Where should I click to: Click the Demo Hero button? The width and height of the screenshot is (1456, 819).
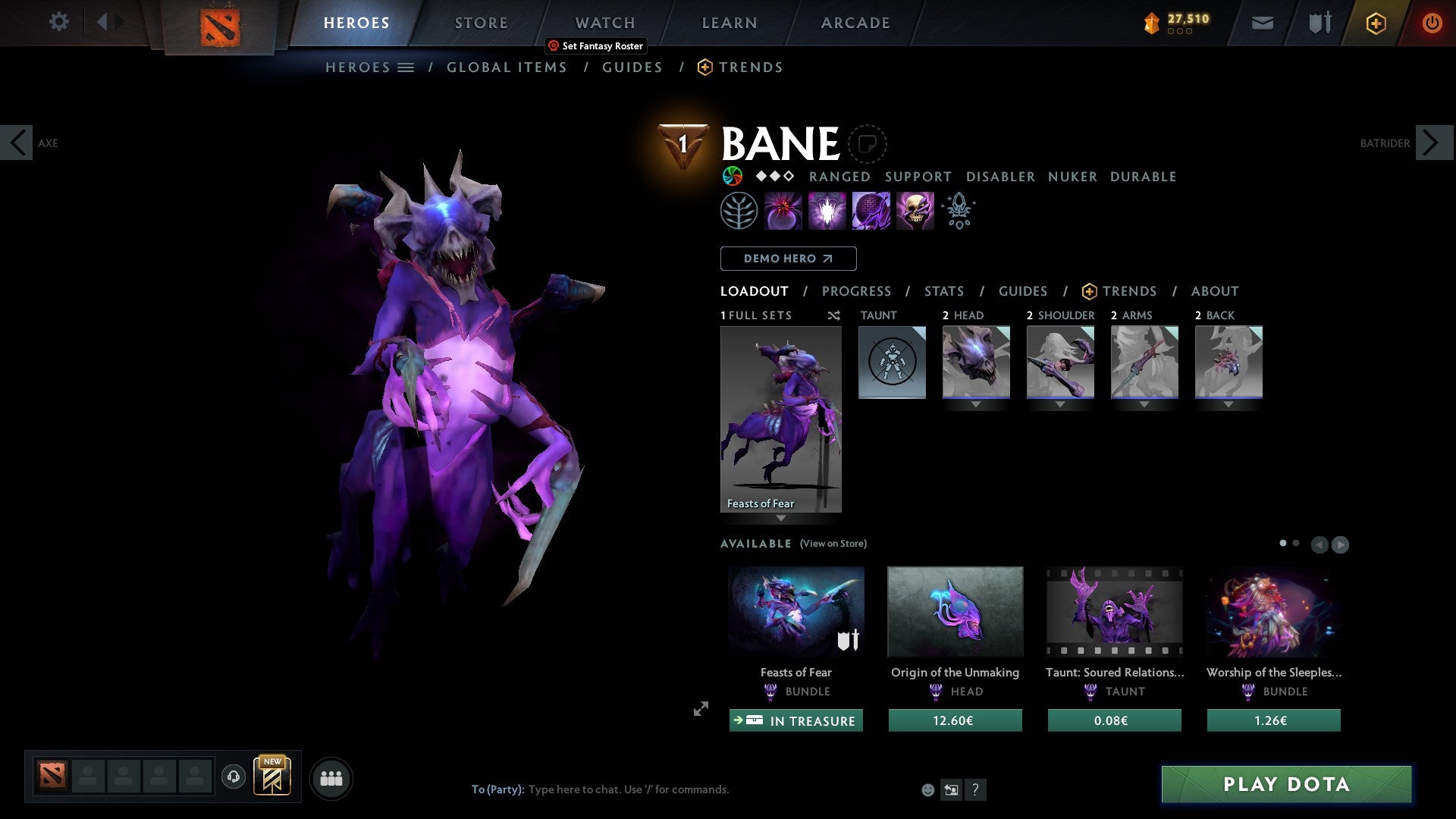point(788,258)
